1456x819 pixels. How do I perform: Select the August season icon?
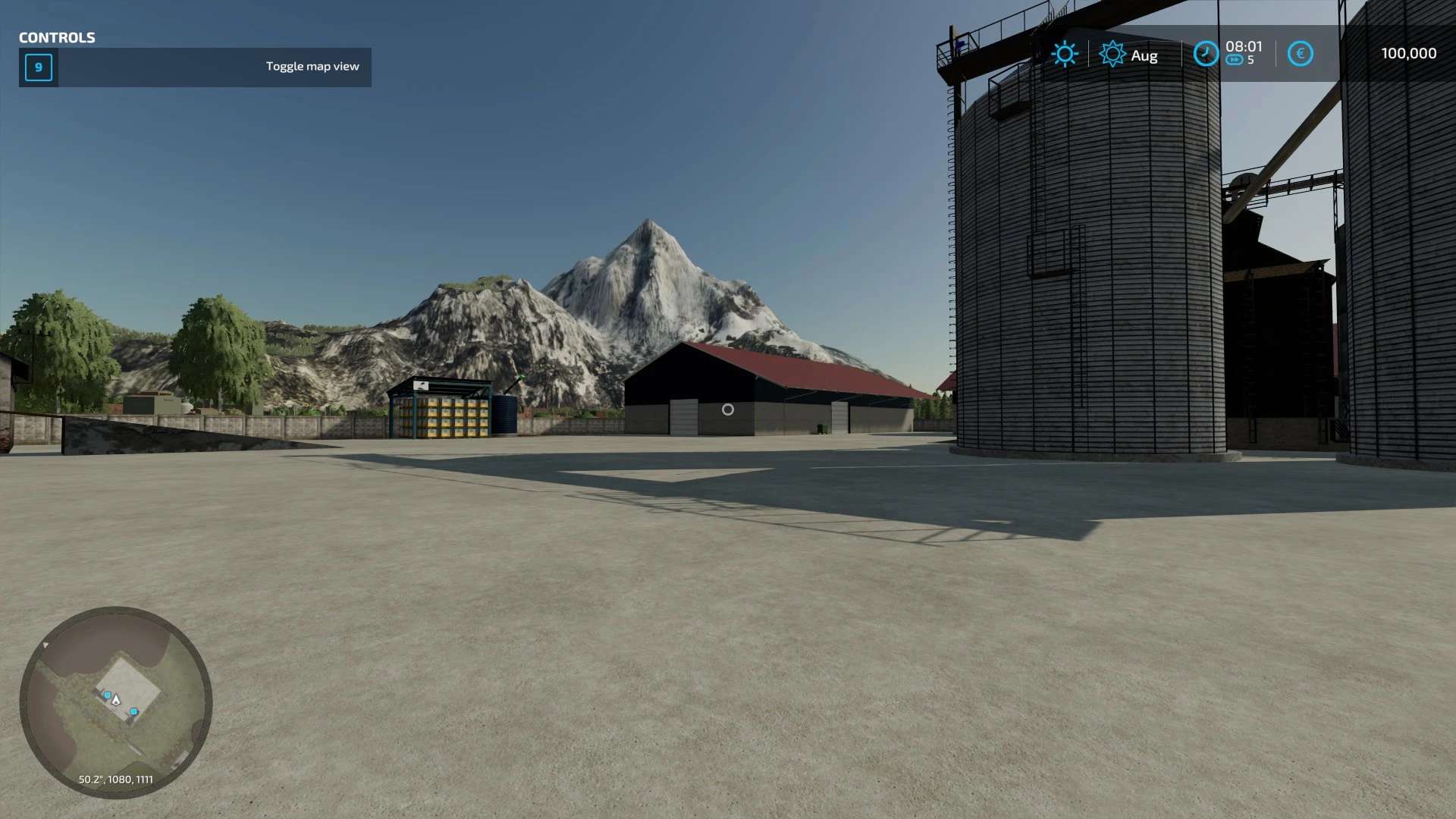tap(1112, 55)
